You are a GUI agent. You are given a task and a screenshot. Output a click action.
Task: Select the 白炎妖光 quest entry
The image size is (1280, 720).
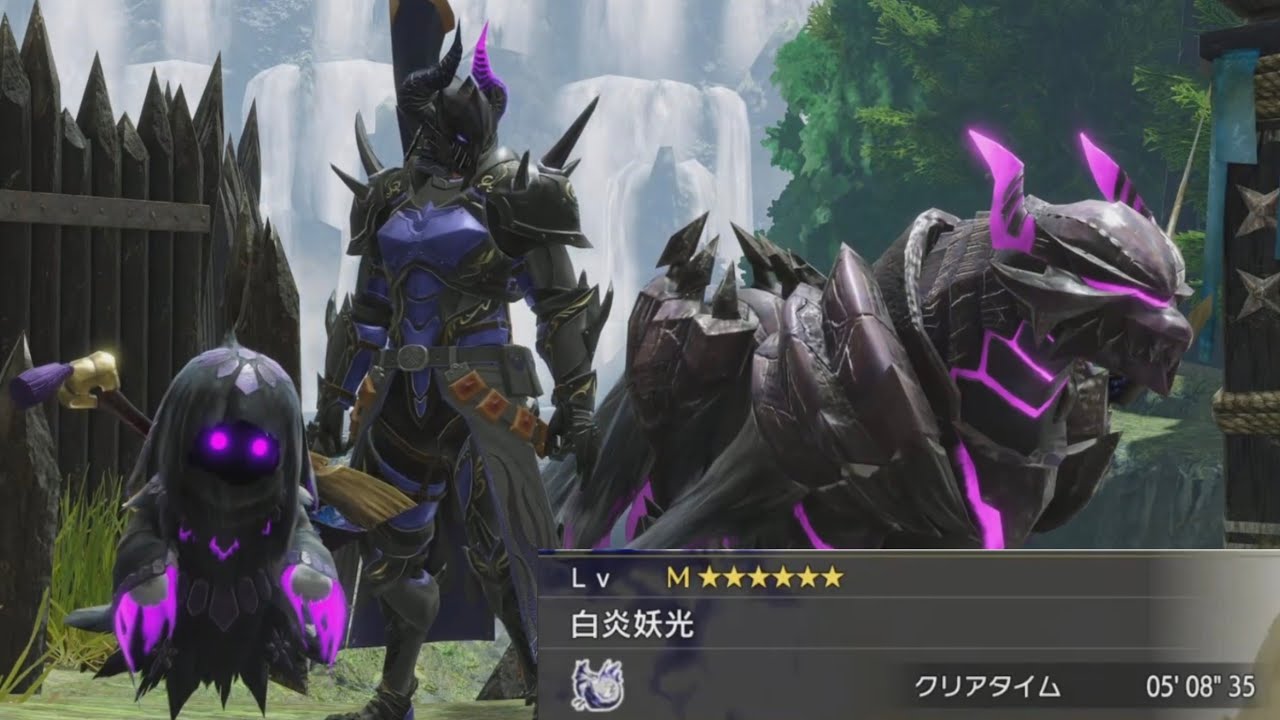click(x=632, y=626)
